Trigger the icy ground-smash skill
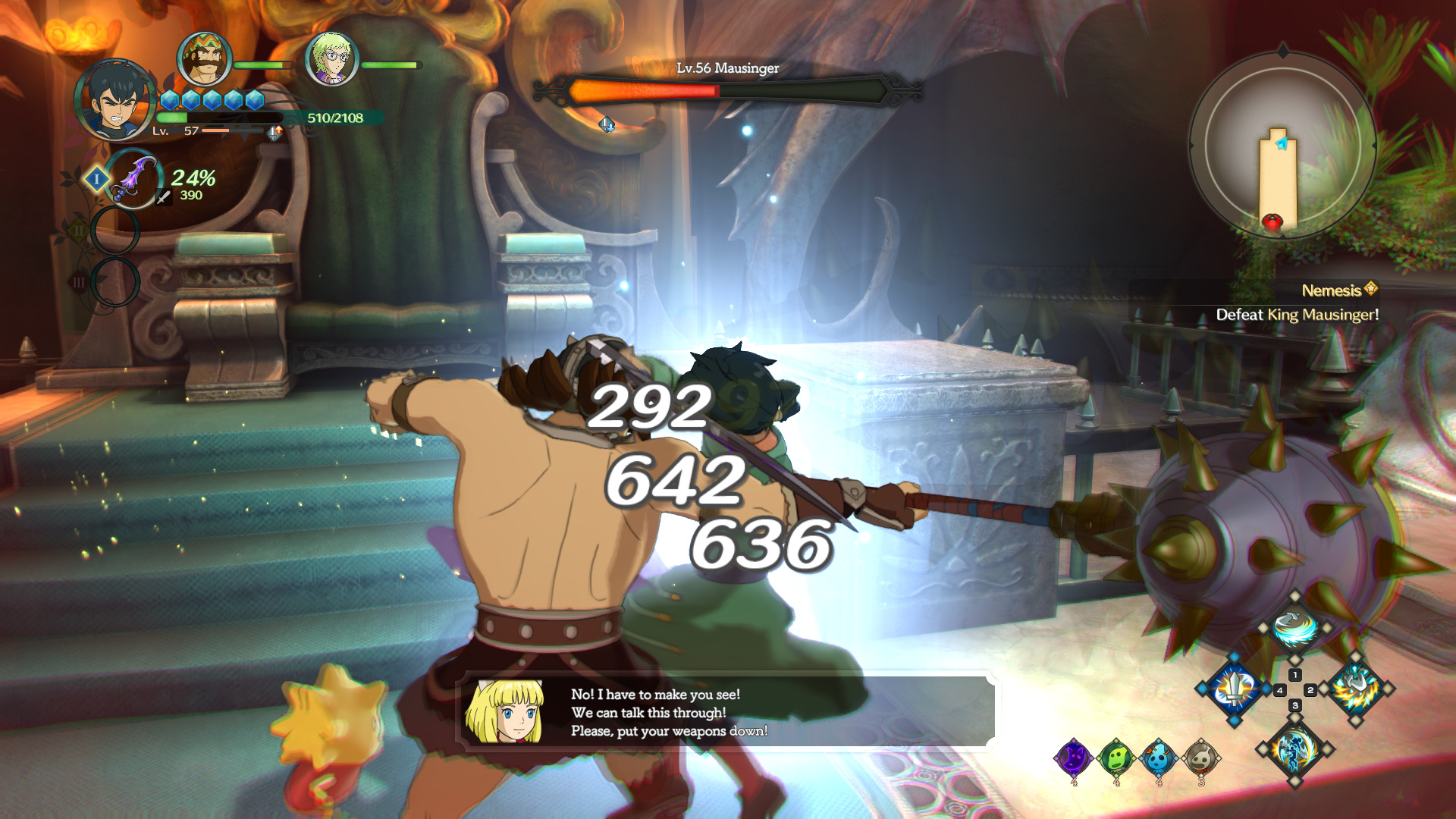This screenshot has height=819, width=1456. (1356, 689)
